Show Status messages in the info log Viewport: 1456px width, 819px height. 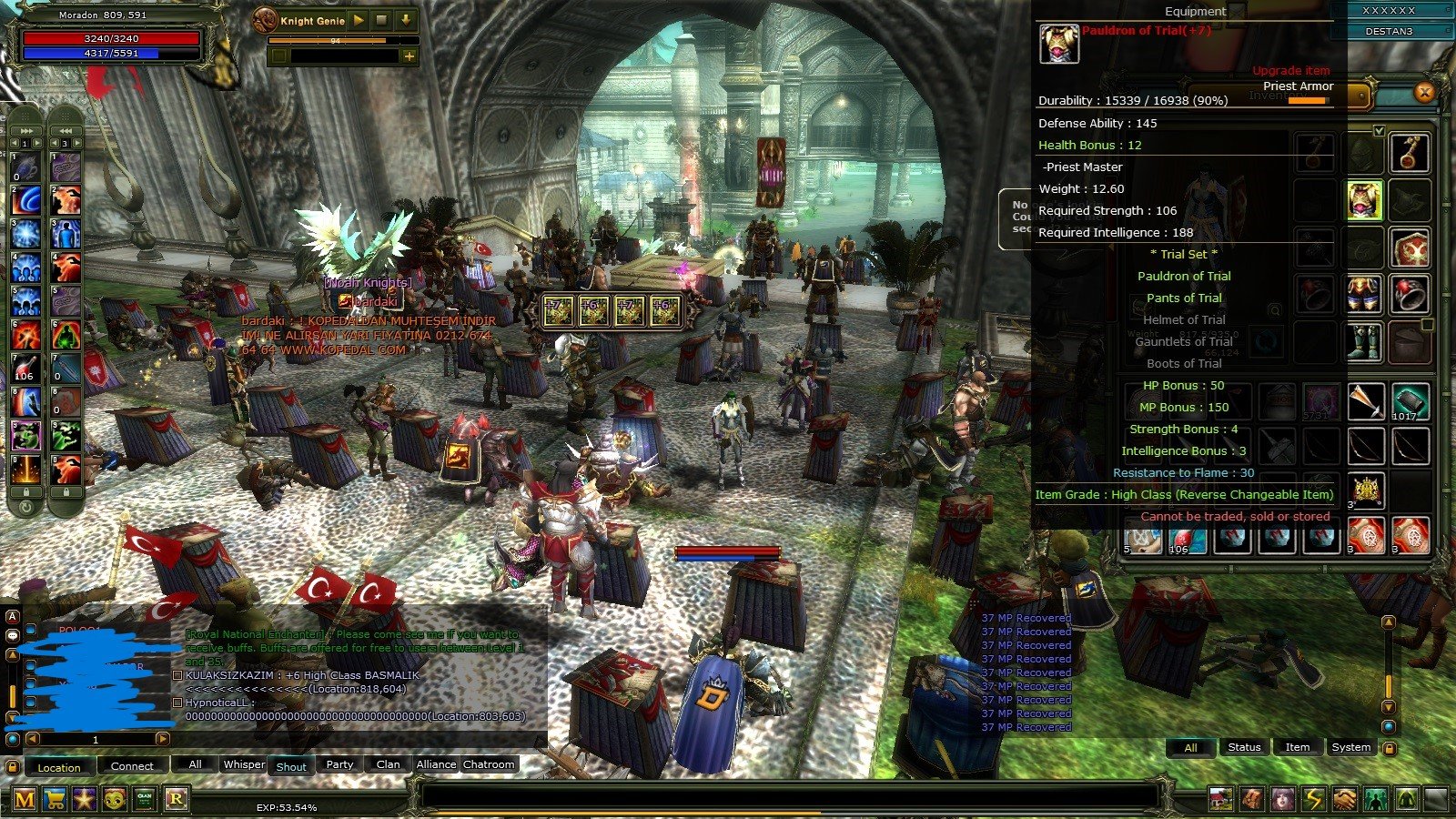coord(1244,747)
